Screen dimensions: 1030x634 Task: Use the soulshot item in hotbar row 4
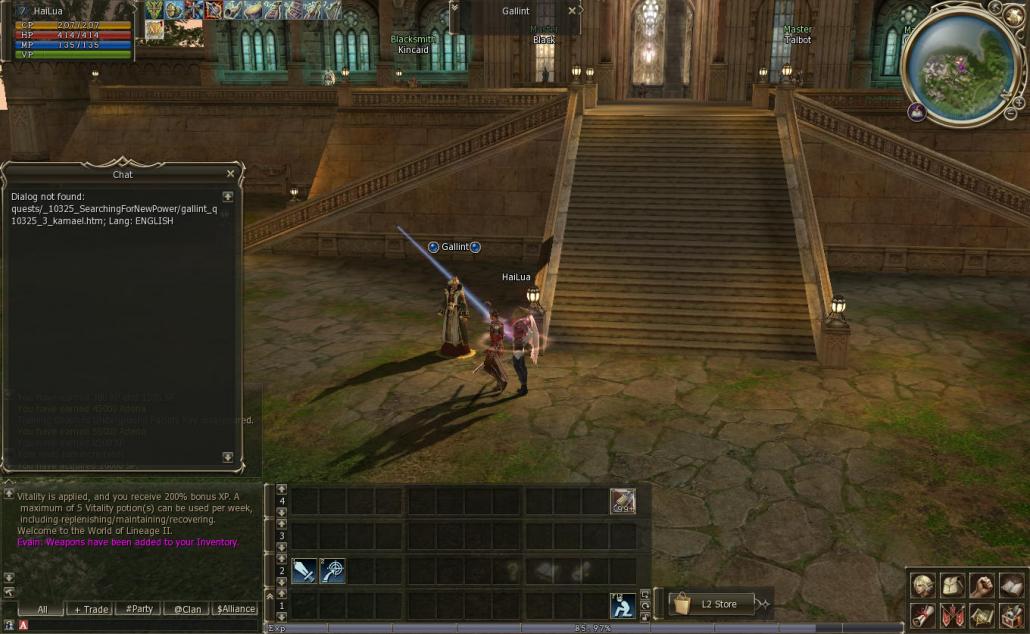pyautogui.click(x=623, y=500)
